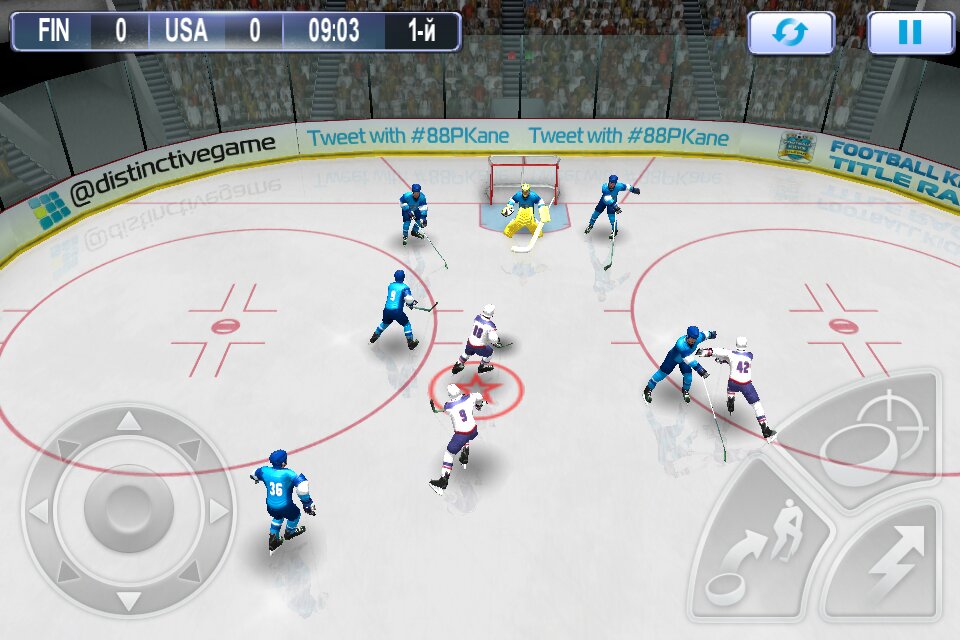Pass the puck with the player-and-arrow button
960x640 pixels.
click(x=760, y=552)
